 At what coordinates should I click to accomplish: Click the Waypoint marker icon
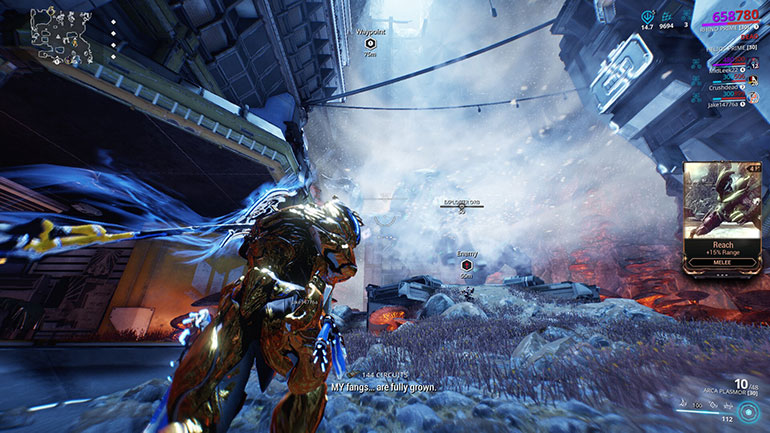[x=370, y=44]
